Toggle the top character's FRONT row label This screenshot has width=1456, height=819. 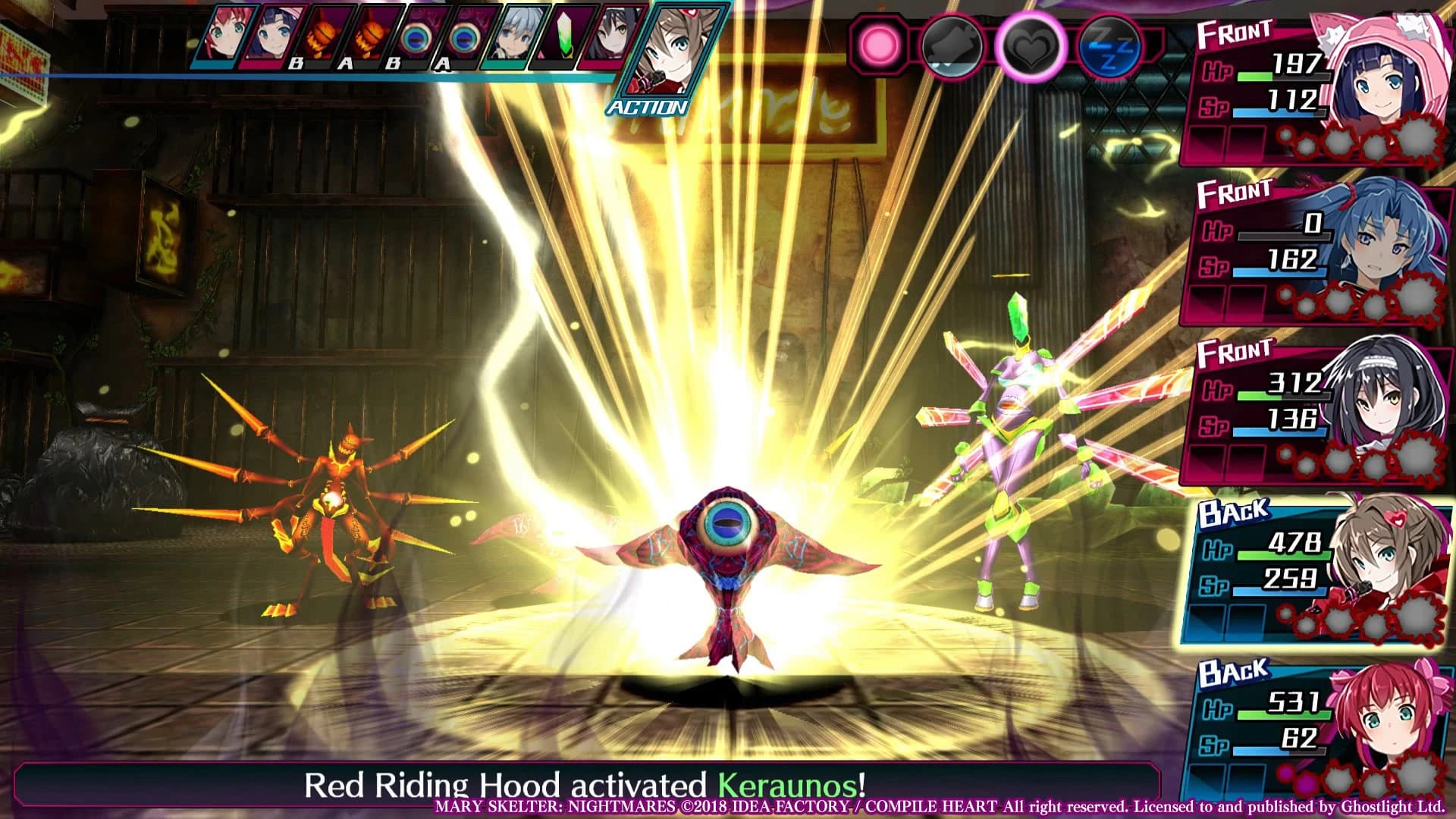1236,31
